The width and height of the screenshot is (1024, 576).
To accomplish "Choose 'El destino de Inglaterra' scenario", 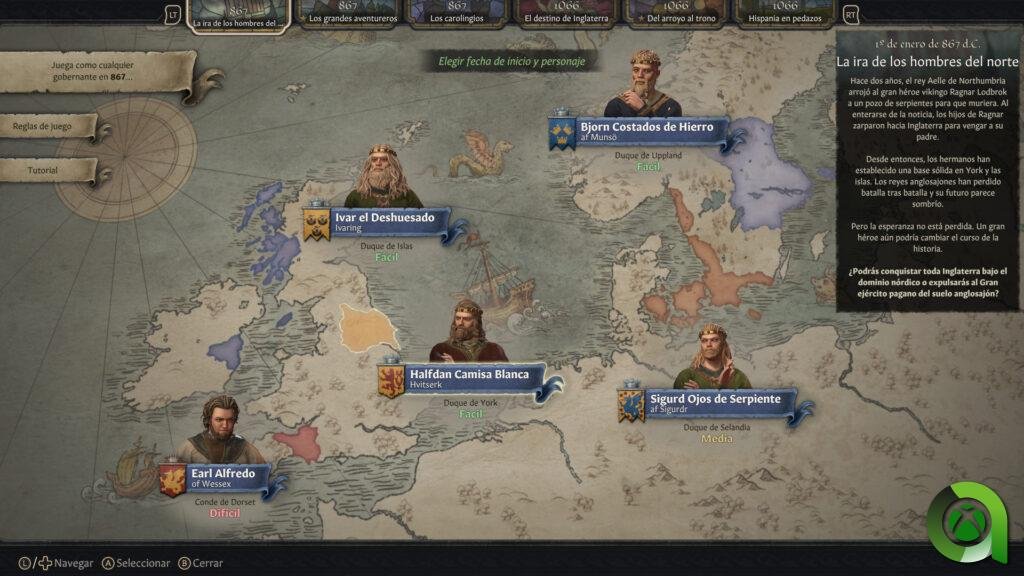I will click(566, 14).
